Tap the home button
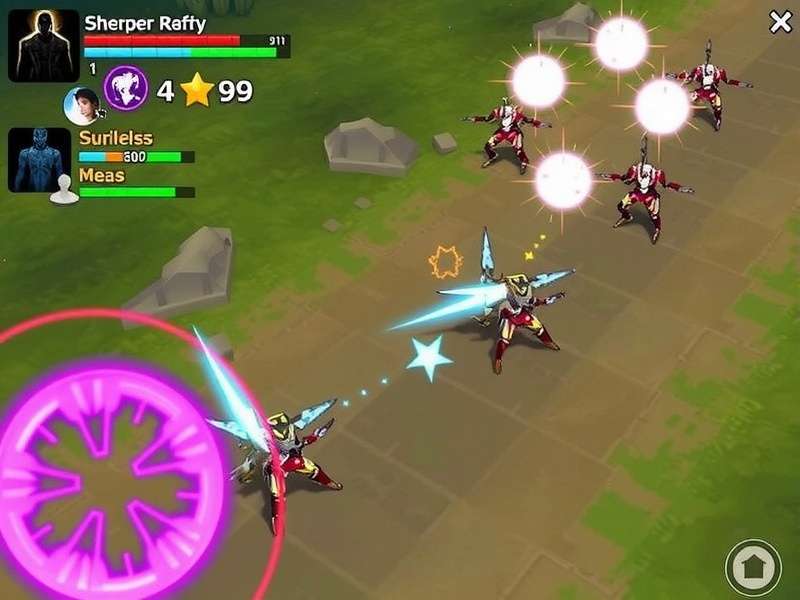The image size is (800, 600). click(x=753, y=567)
